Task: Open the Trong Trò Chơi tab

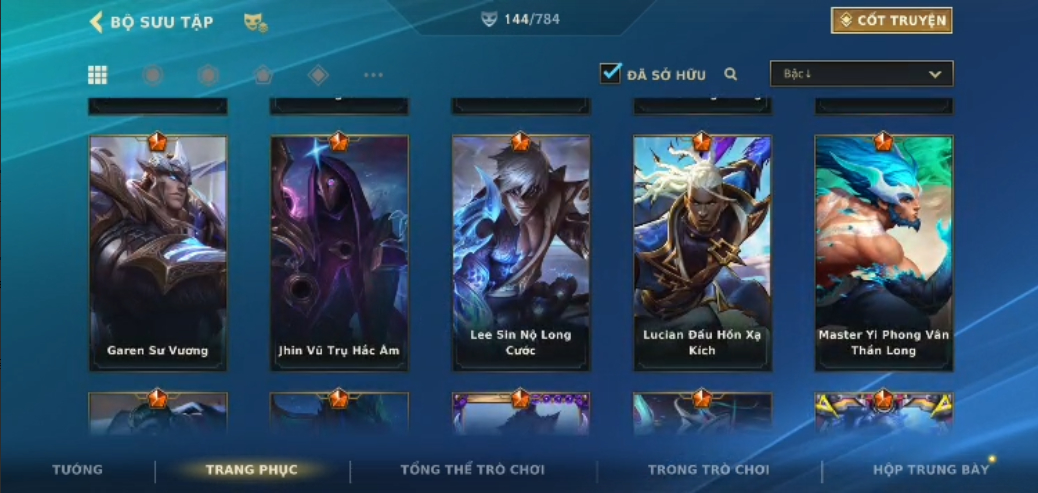Action: point(708,469)
